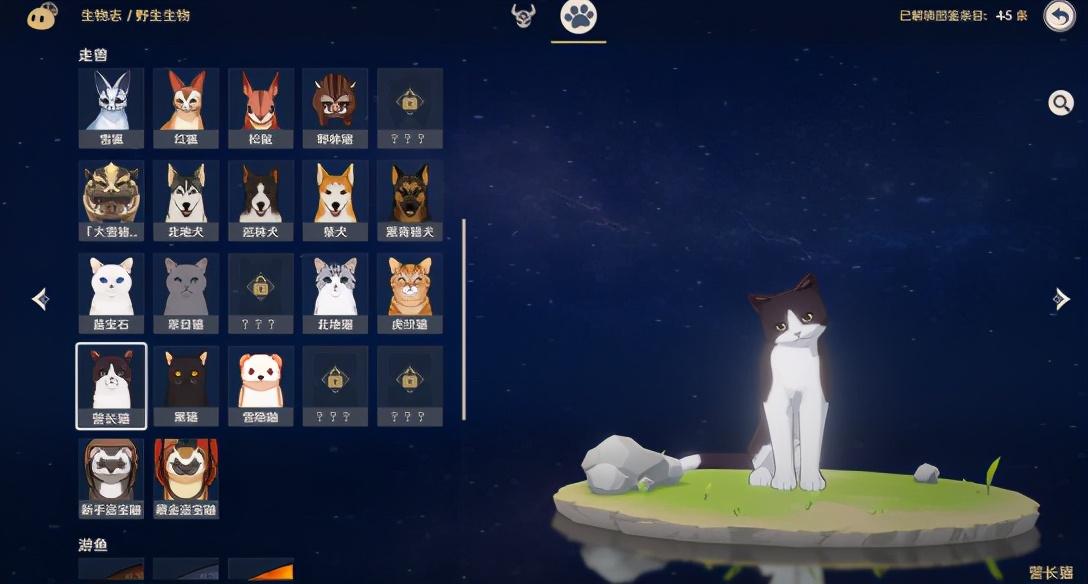The width and height of the screenshot is (1088, 584).
Task: Open the magnifying glass detail view
Action: click(x=1060, y=102)
